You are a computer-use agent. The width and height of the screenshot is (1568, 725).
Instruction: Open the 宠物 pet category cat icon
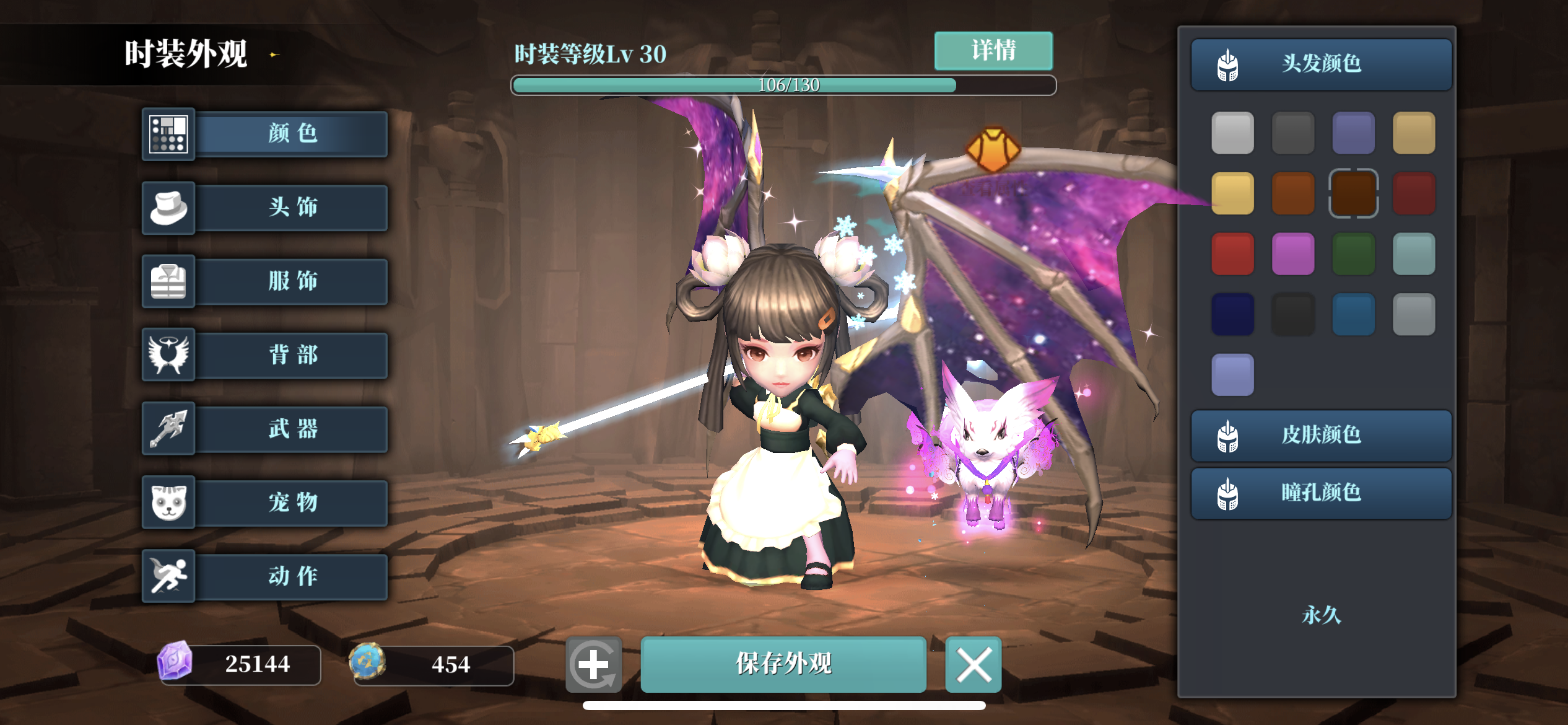(x=168, y=503)
